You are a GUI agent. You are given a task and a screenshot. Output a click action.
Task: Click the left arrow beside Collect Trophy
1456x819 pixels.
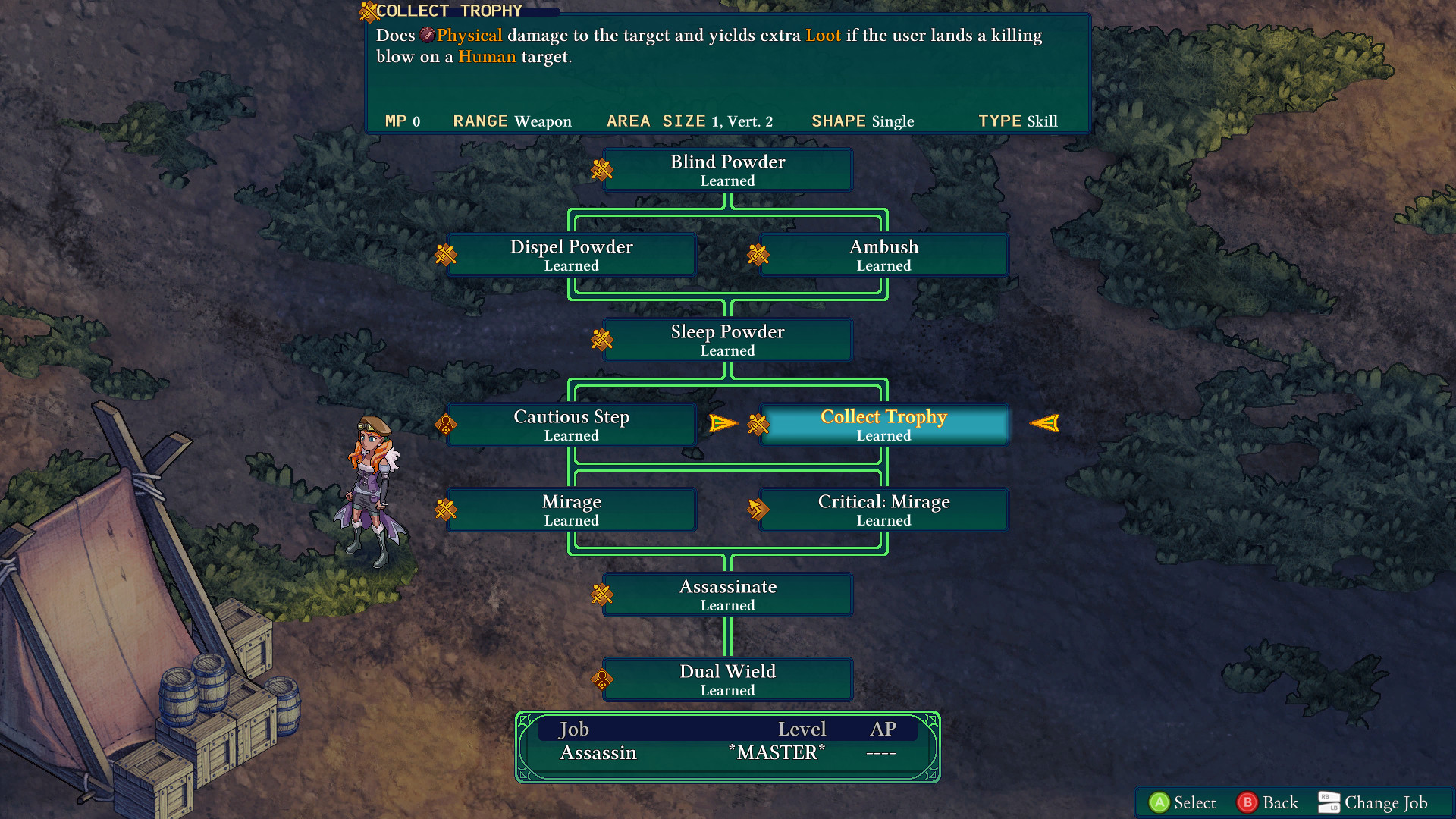click(721, 424)
